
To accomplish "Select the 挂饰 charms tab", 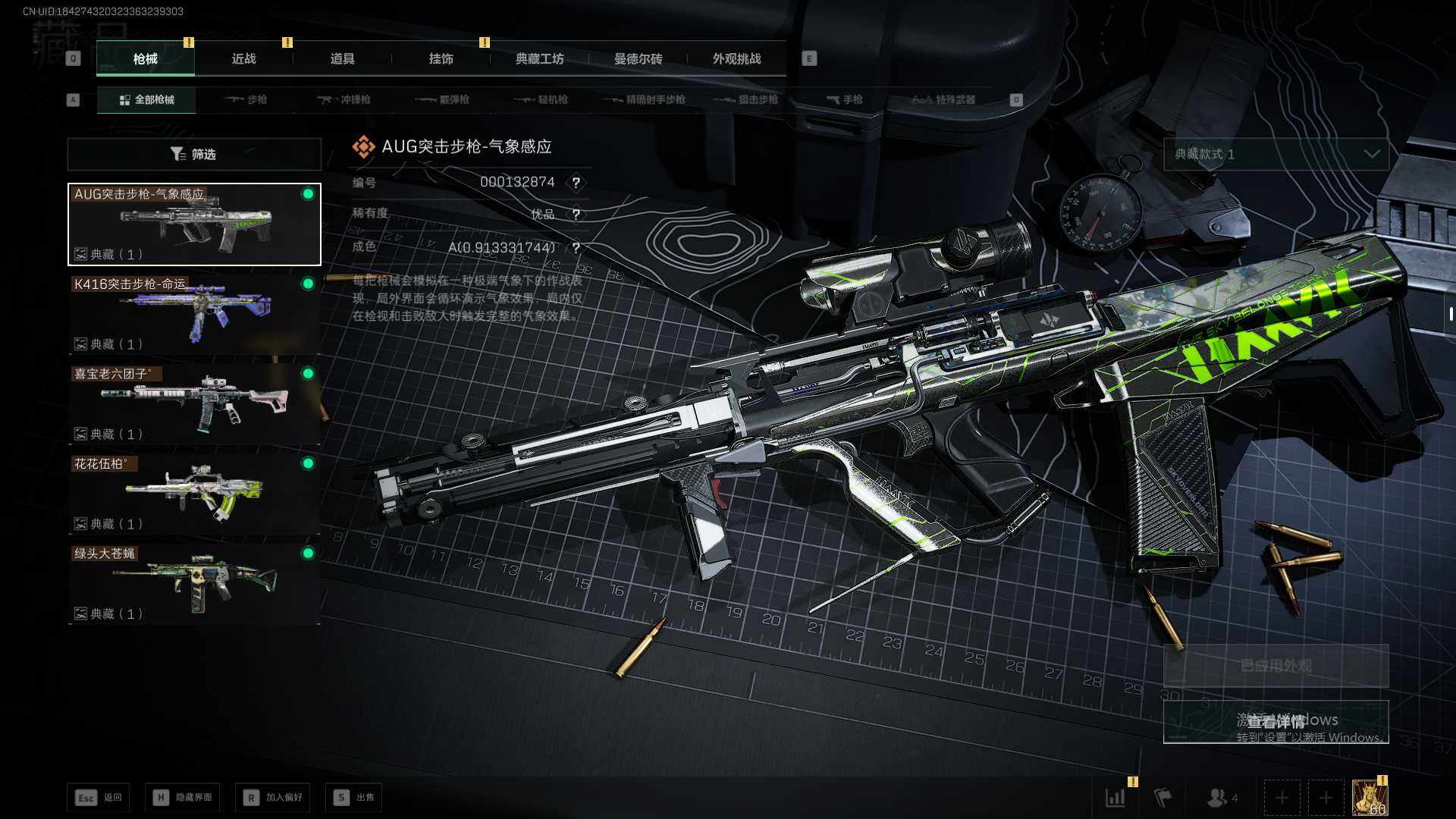I will (x=441, y=59).
